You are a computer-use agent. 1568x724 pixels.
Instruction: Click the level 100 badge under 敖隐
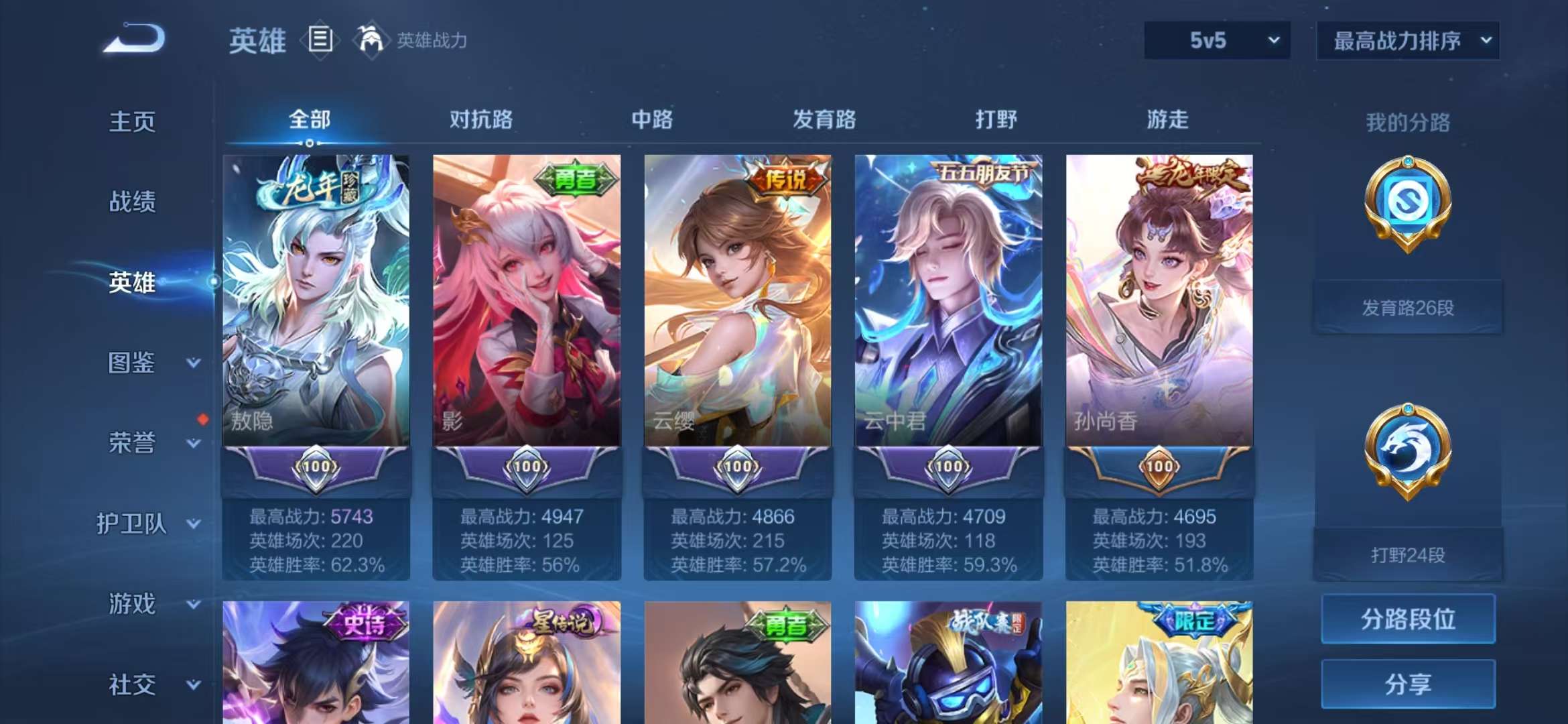[x=315, y=469]
